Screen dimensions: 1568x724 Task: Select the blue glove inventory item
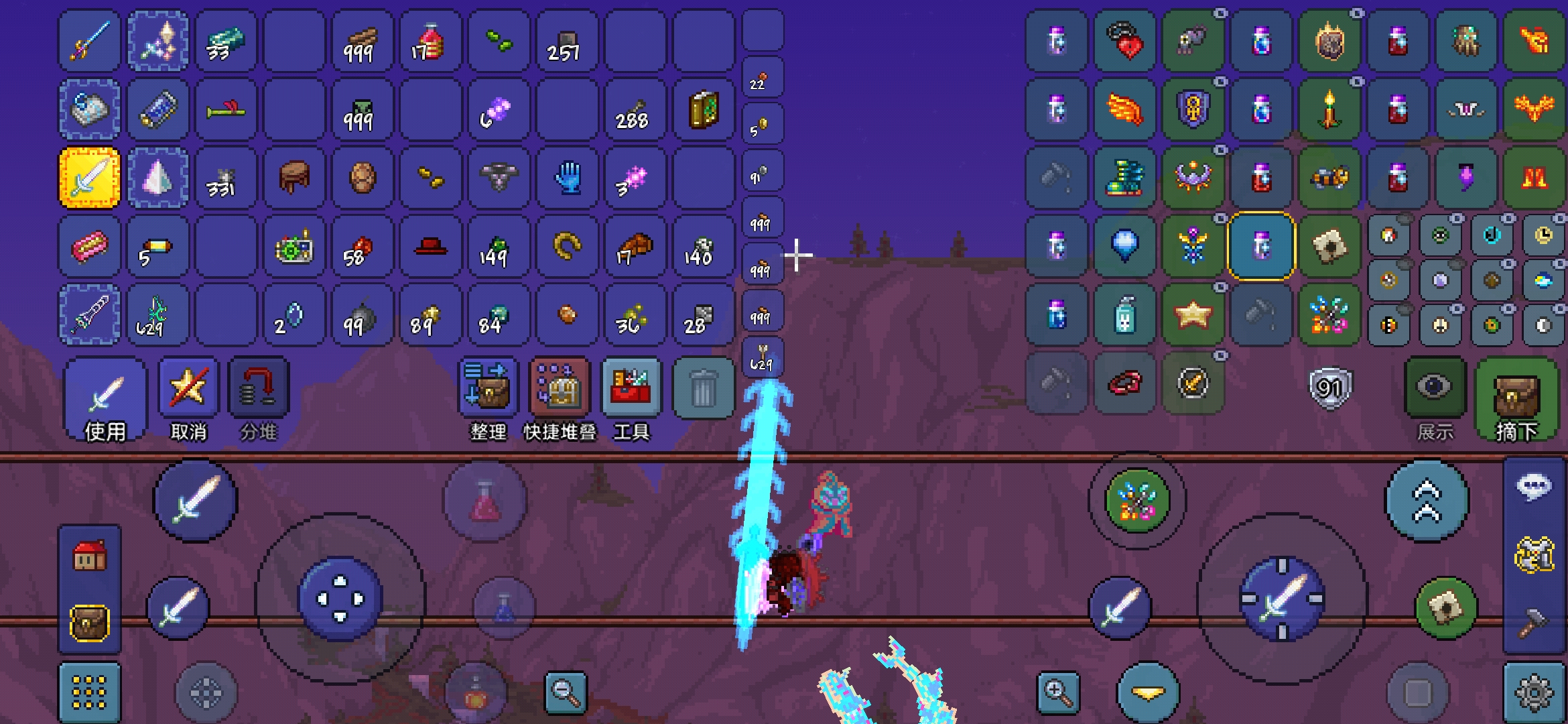pyautogui.click(x=568, y=178)
